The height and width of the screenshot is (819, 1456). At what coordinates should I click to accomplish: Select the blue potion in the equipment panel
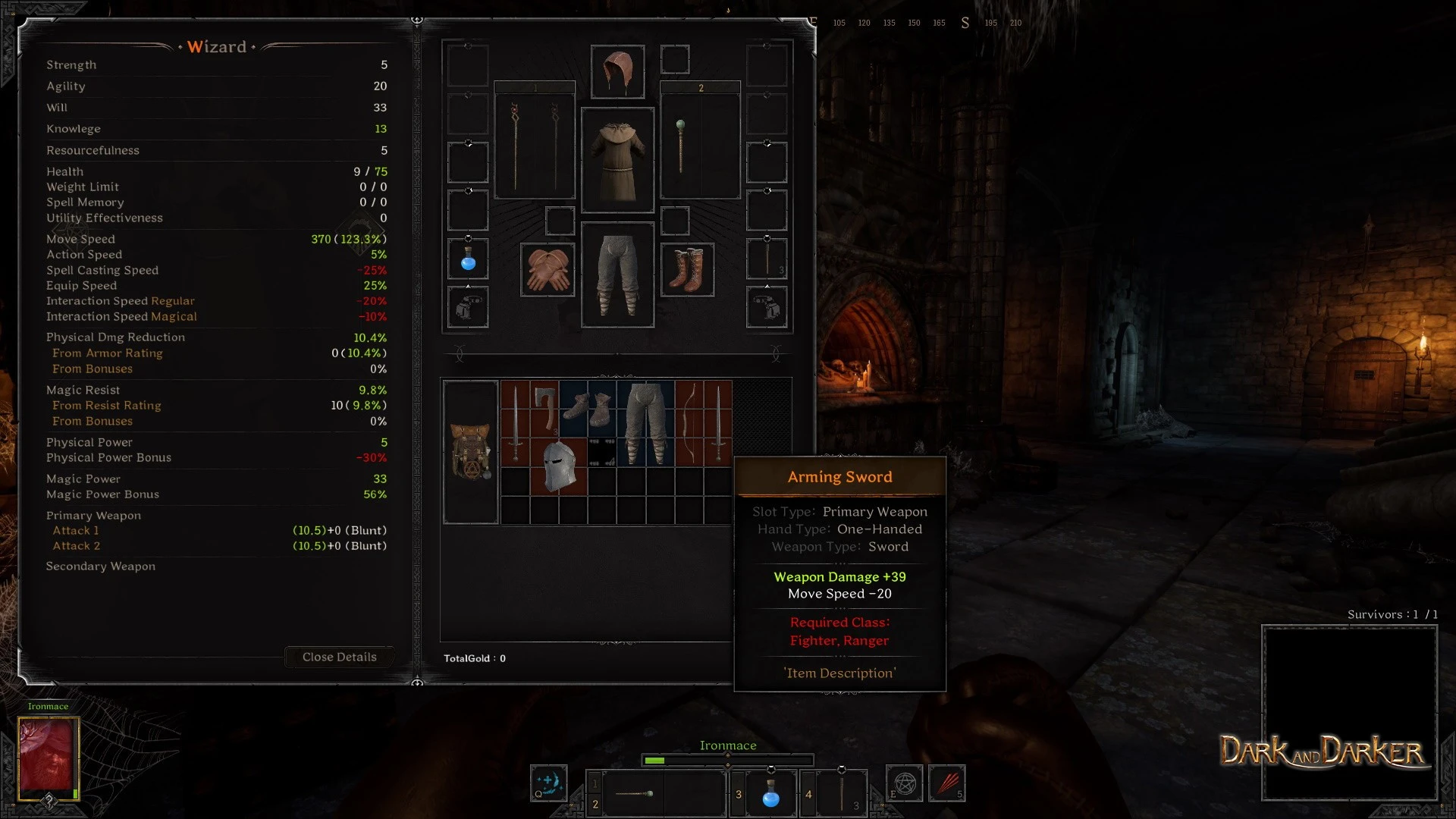tap(468, 259)
